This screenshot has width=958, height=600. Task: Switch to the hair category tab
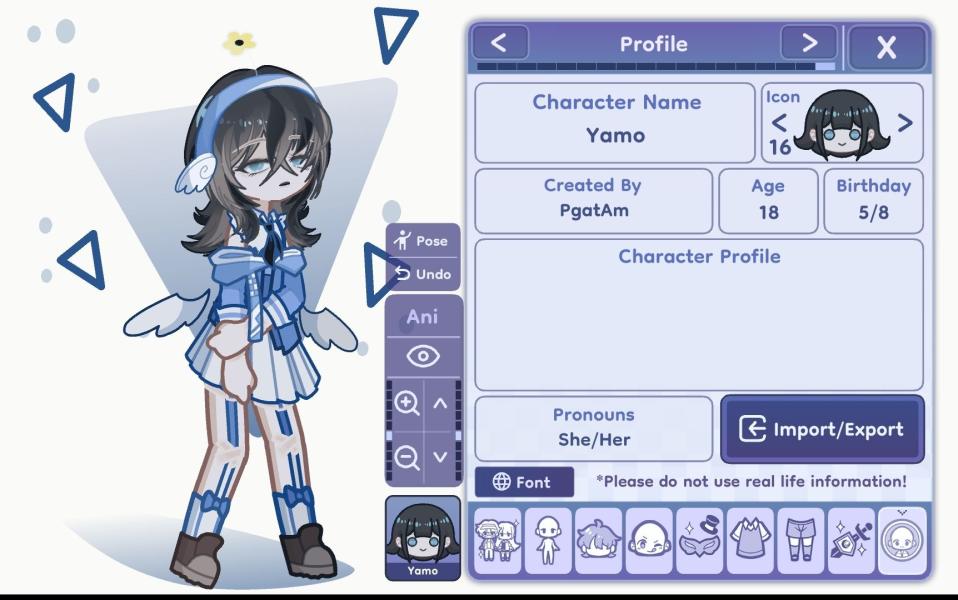pyautogui.click(x=598, y=540)
